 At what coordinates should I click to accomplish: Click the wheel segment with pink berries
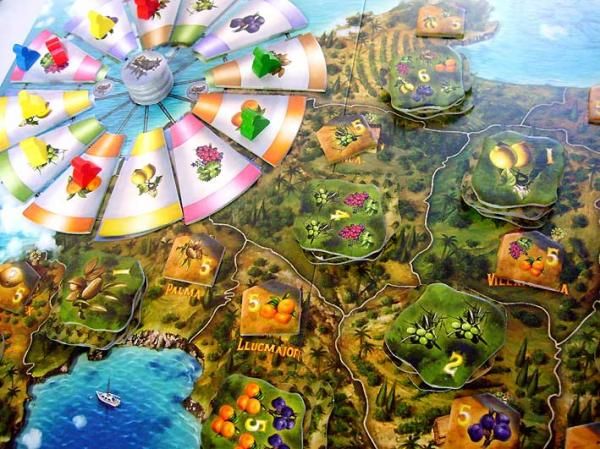click(x=212, y=161)
